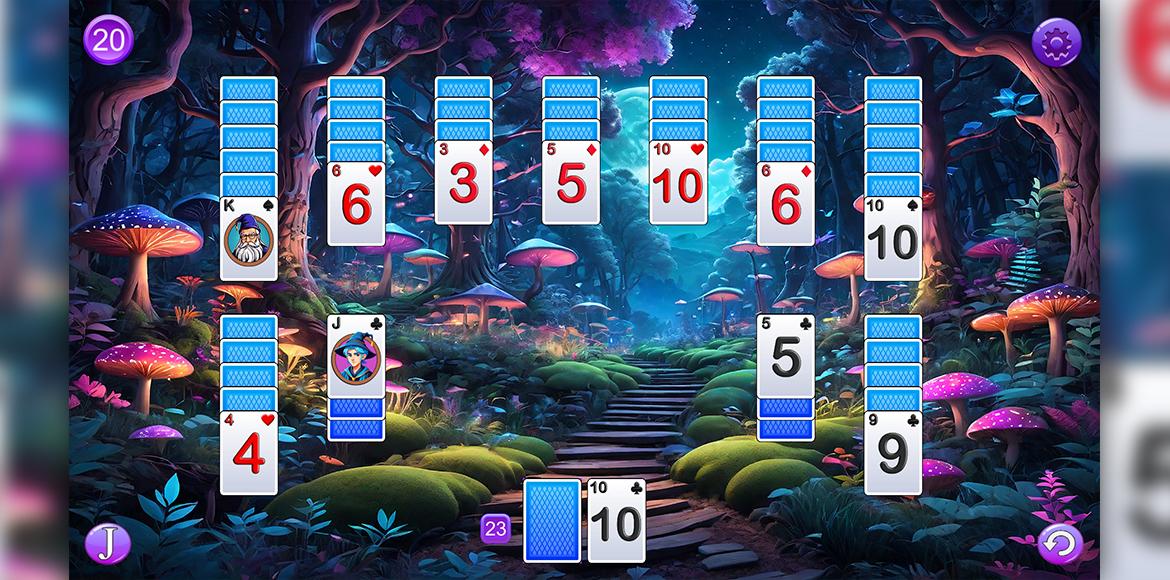Select the 10 of spades card

click(892, 238)
